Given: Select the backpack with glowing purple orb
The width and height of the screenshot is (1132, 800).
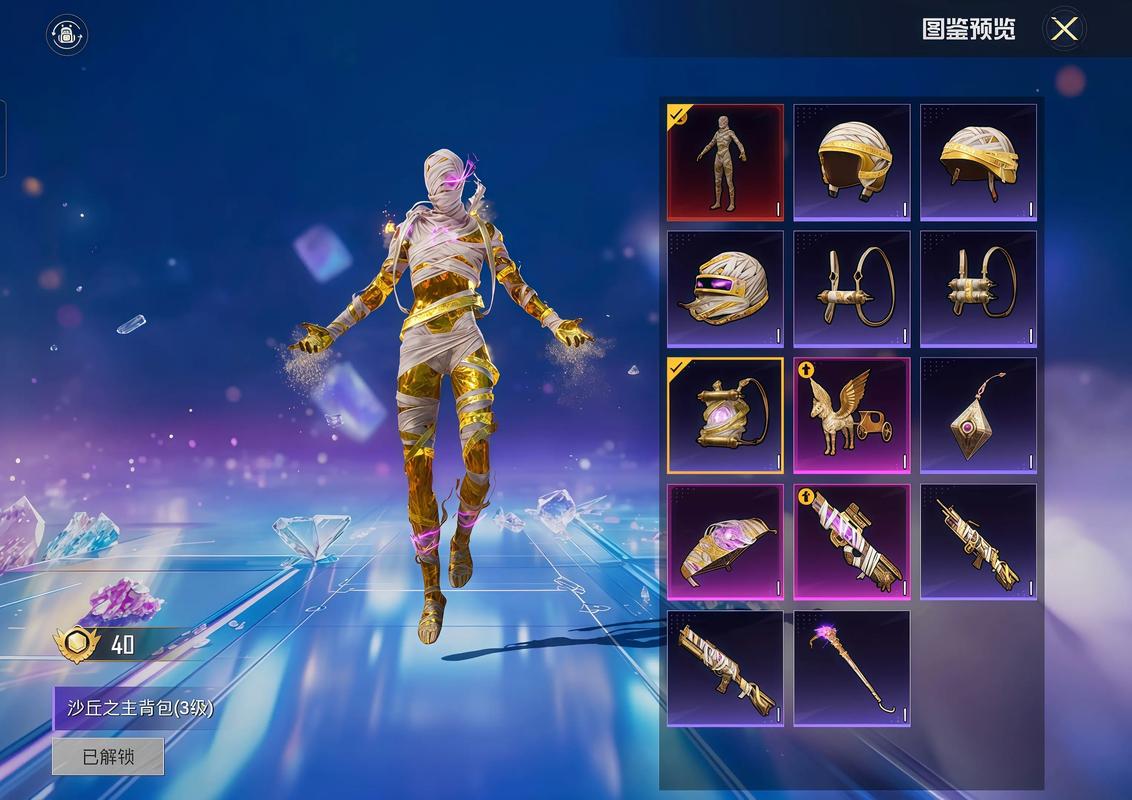Looking at the screenshot, I should point(726,415).
